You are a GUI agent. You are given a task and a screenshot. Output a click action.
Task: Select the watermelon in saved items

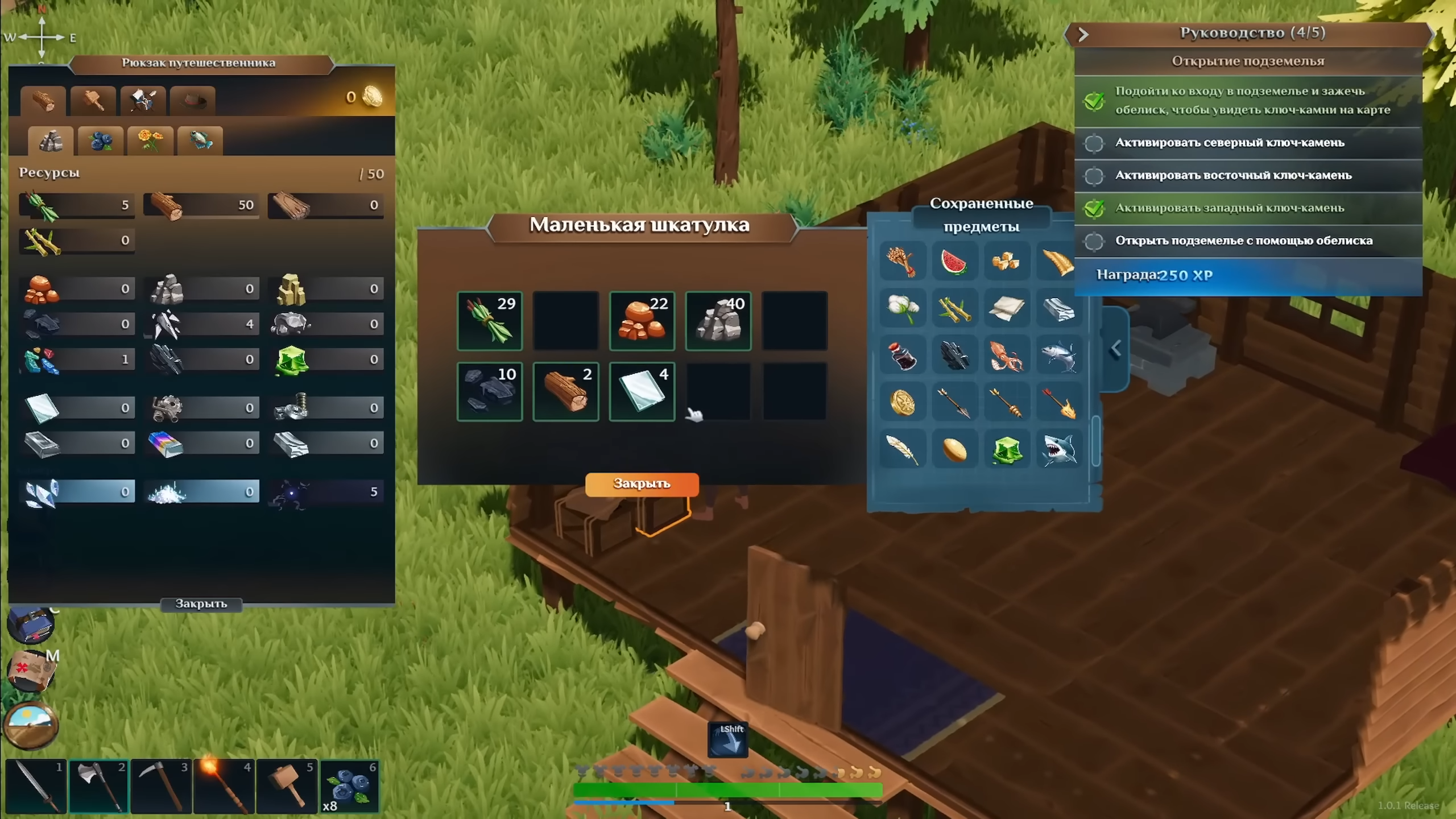point(954,262)
